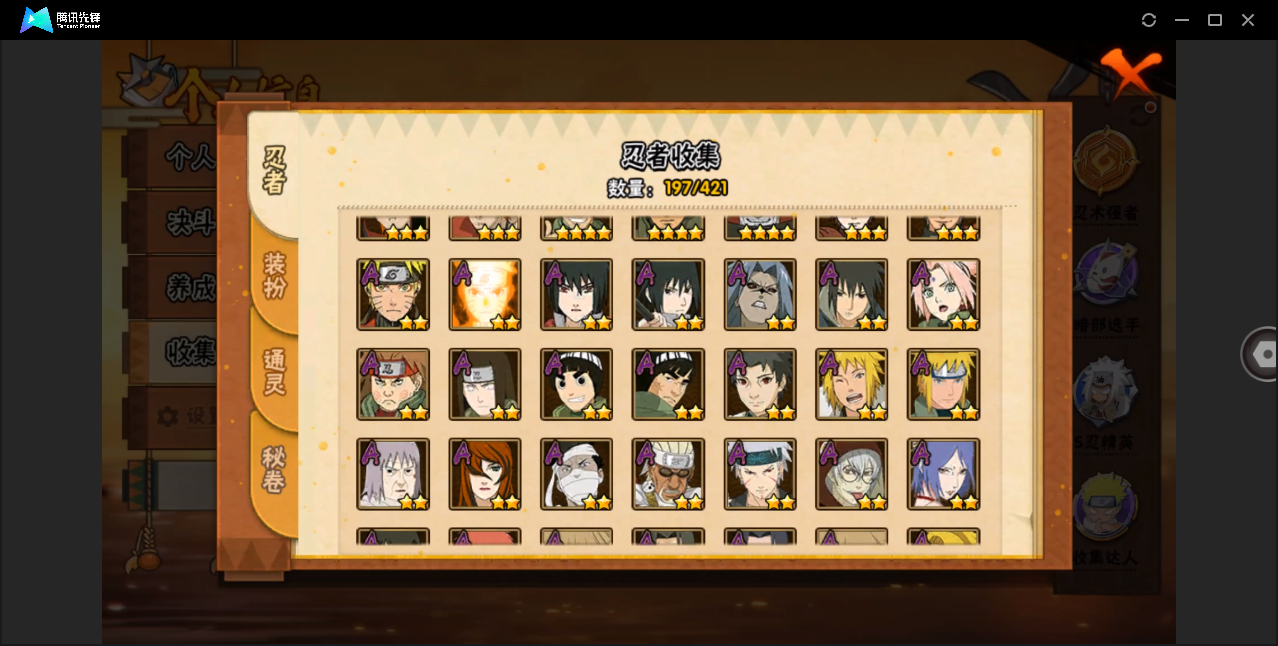Screen dimensions: 1278x646
Task: Choose the glowing orange chakra ninja
Action: point(485,295)
